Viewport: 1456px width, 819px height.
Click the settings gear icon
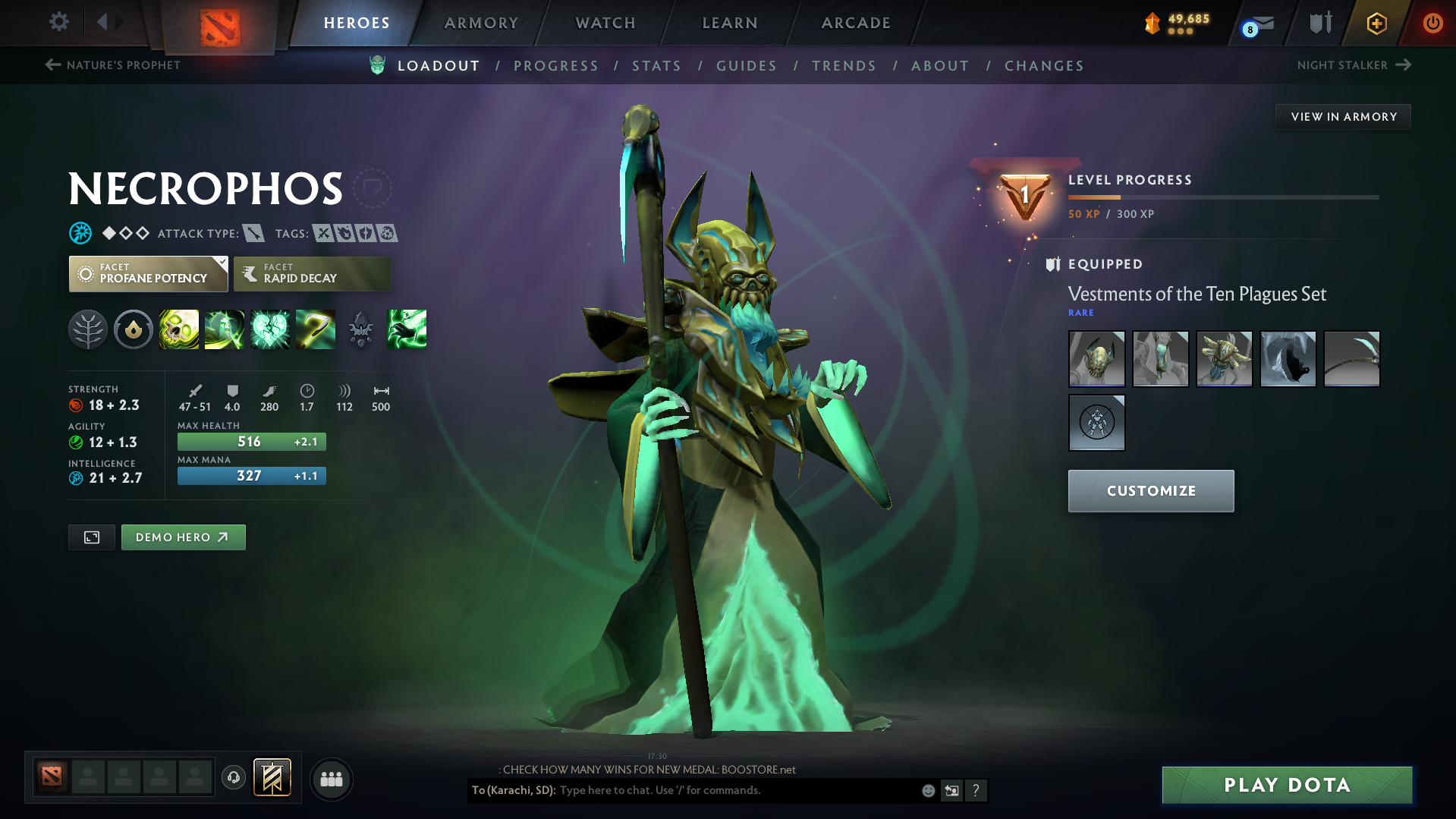click(58, 22)
